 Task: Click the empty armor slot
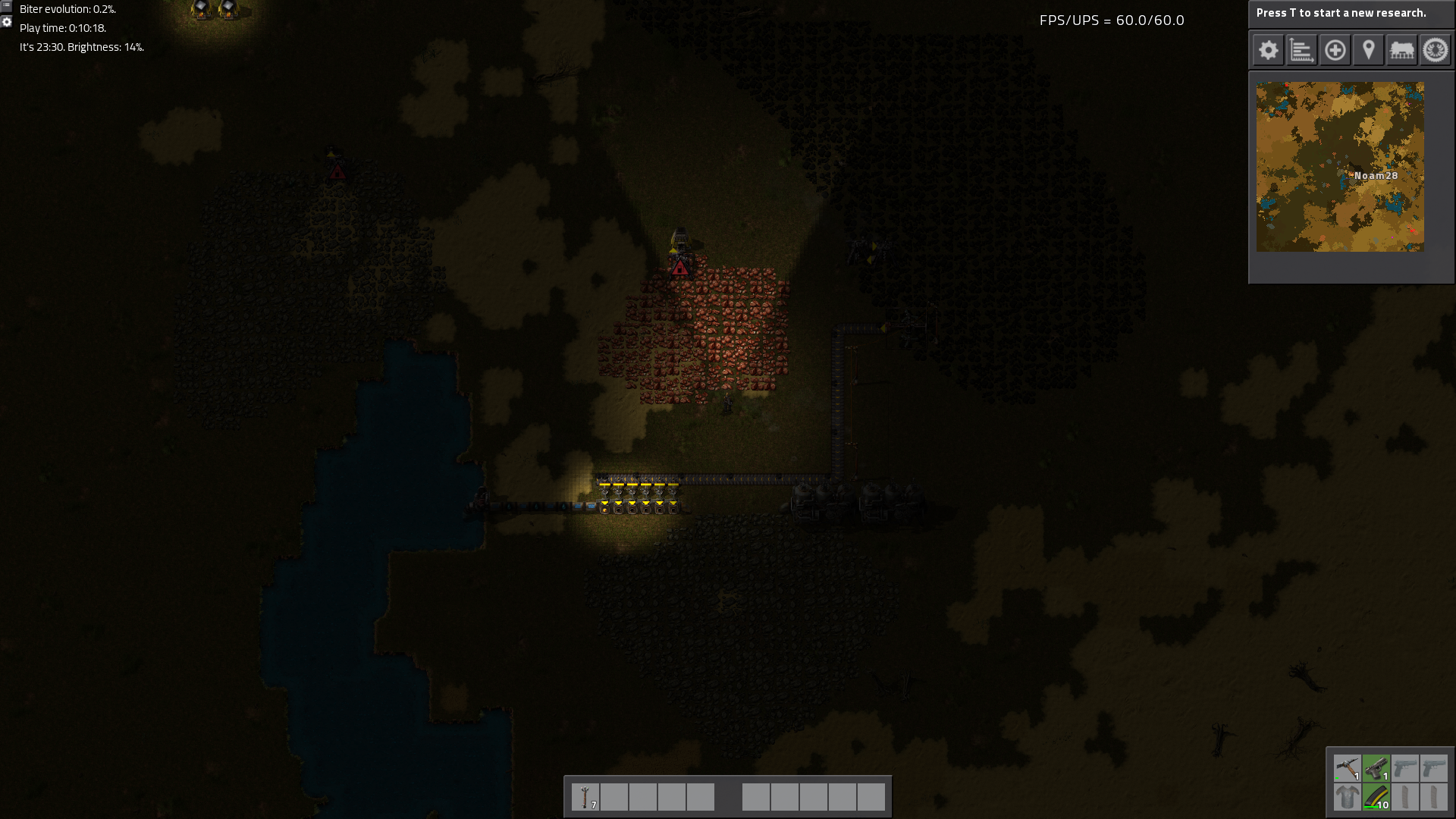tap(1348, 797)
